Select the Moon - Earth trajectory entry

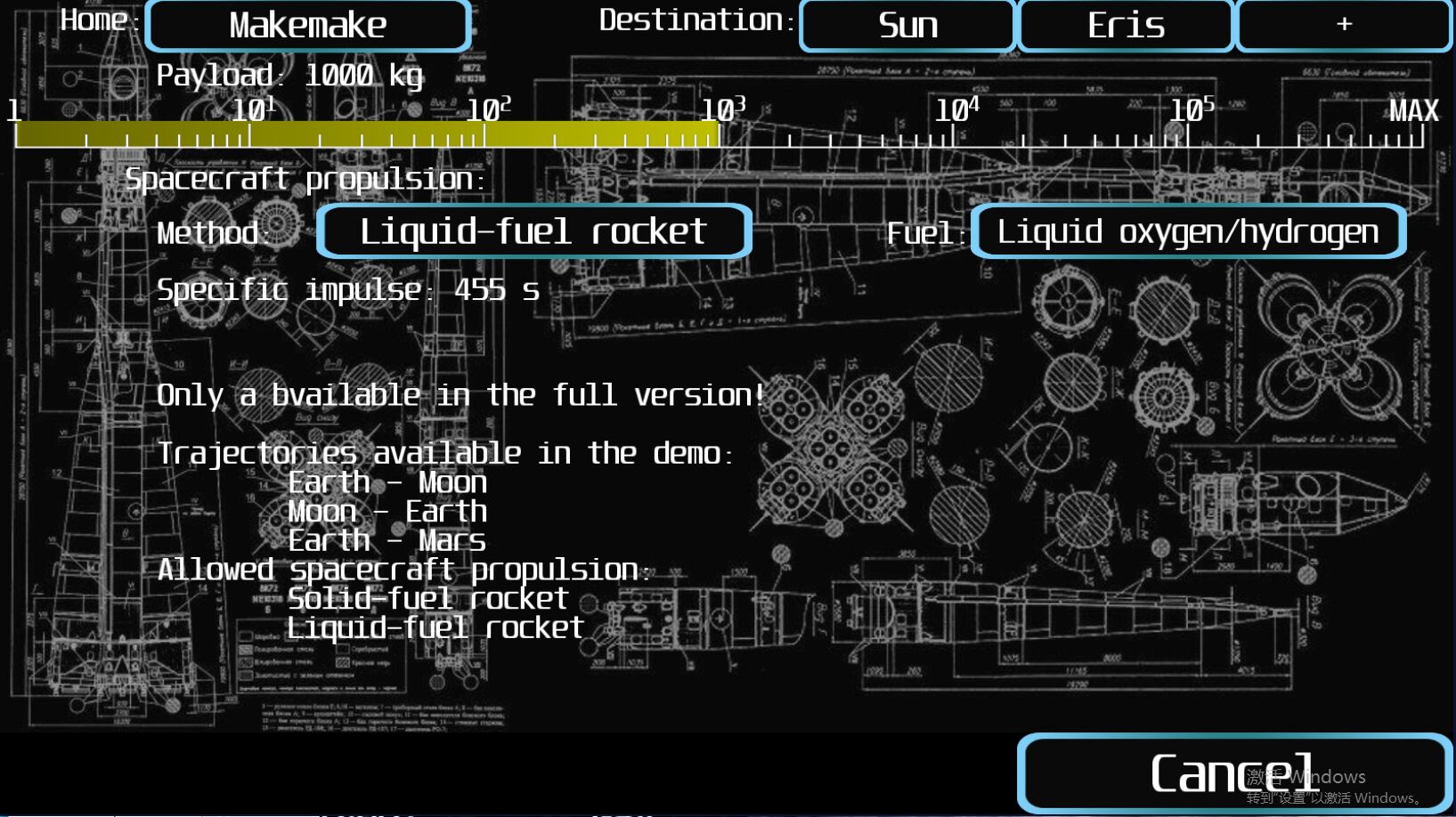[387, 511]
